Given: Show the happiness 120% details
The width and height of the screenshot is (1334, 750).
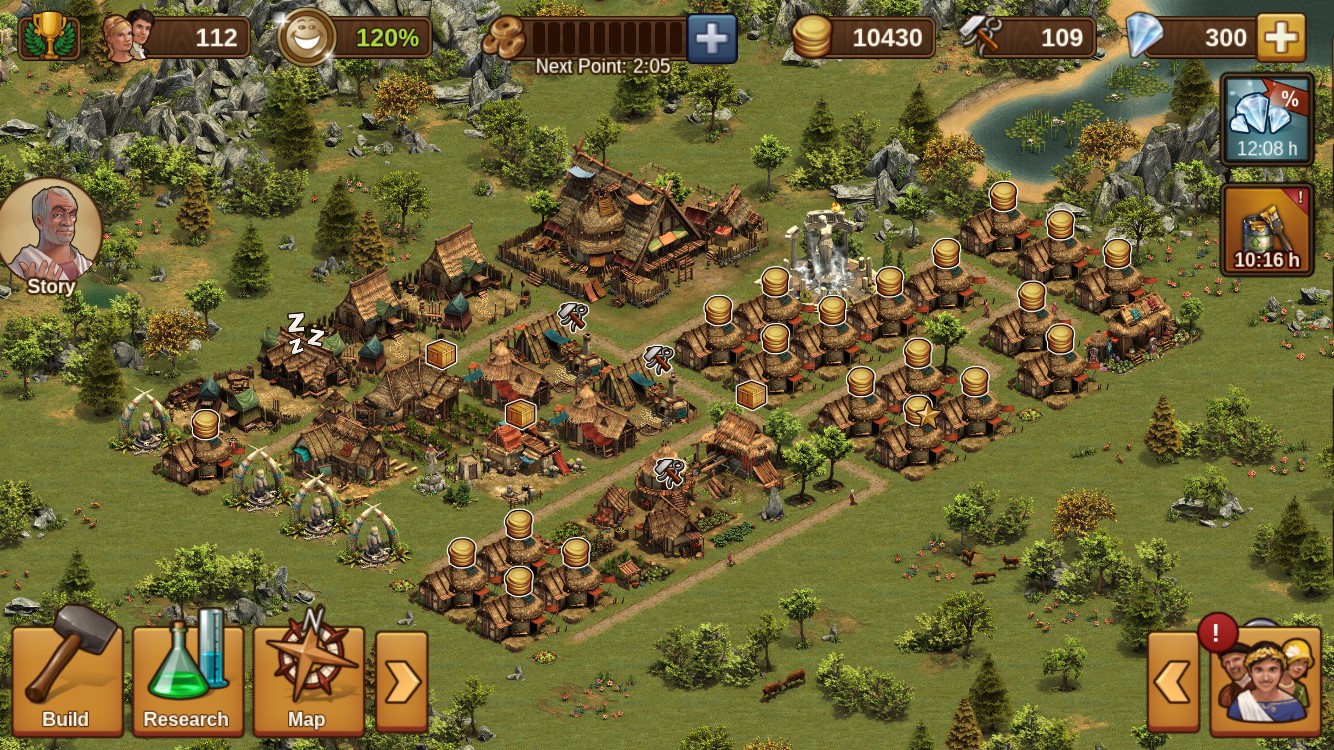Looking at the screenshot, I should point(356,38).
